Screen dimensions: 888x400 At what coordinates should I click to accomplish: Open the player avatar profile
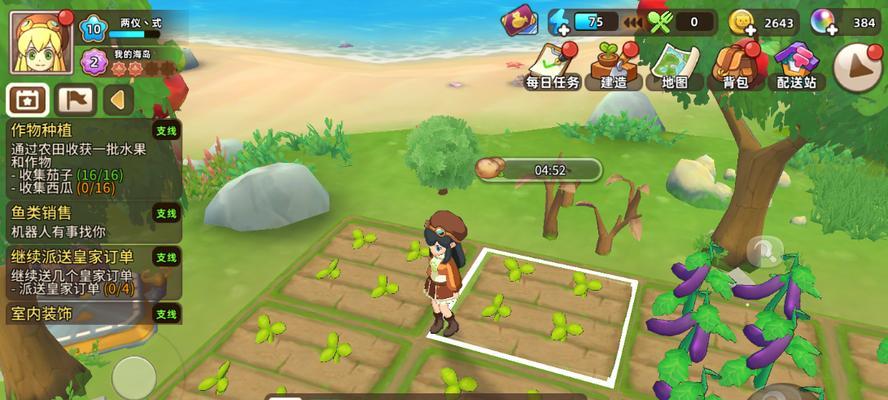point(41,42)
